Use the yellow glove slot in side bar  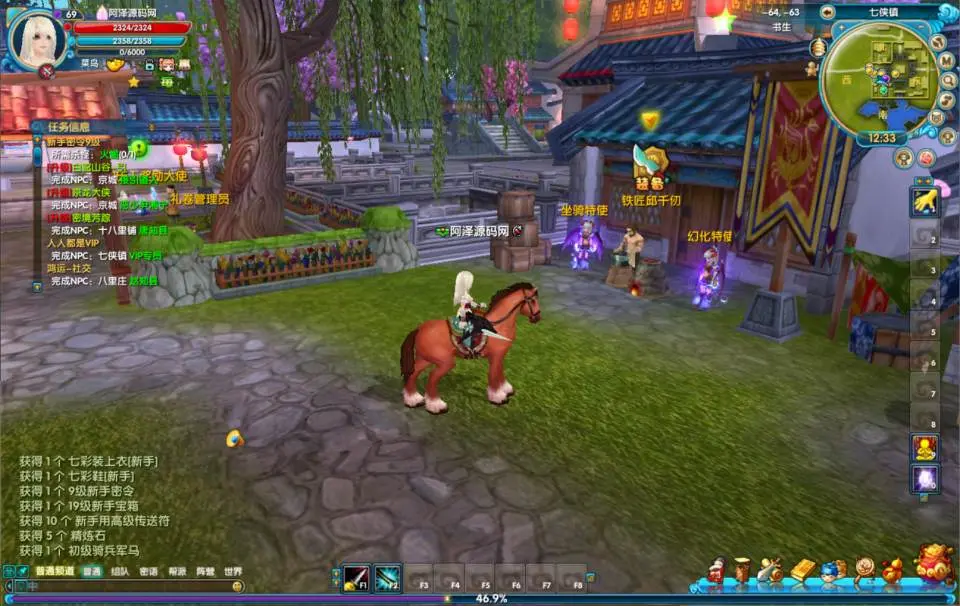(x=925, y=201)
